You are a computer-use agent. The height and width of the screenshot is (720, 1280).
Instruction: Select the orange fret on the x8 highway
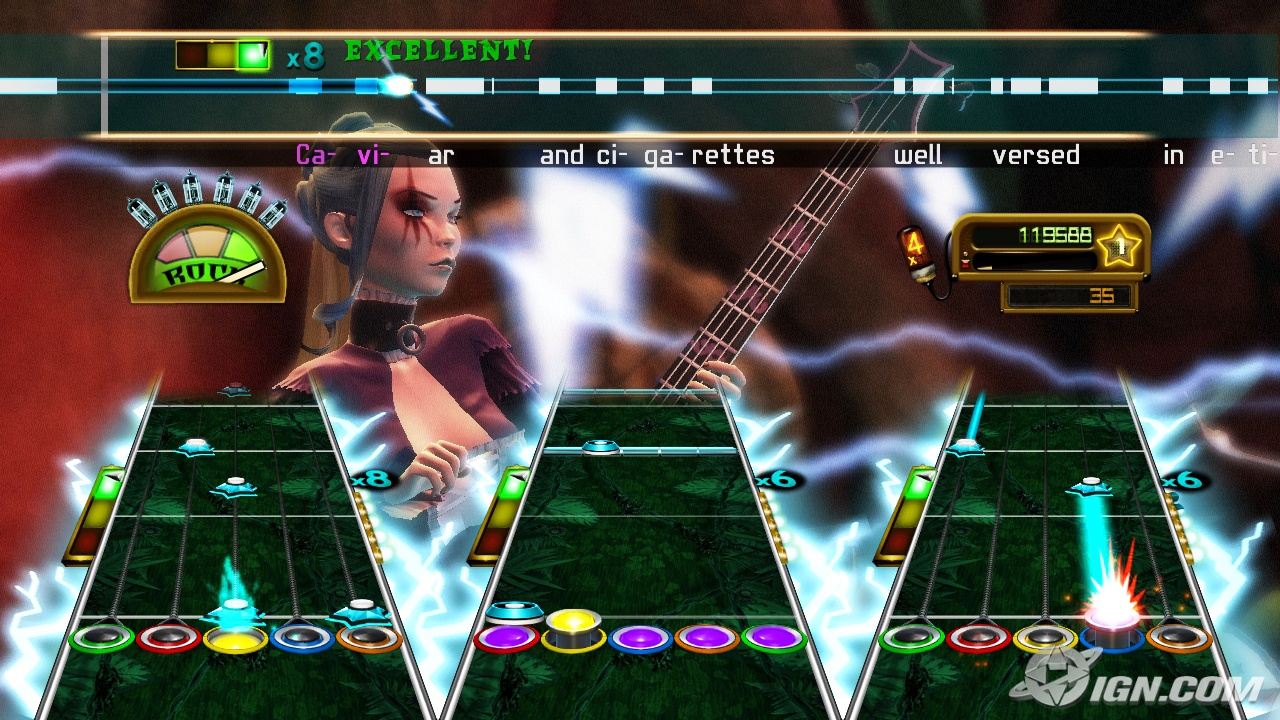point(368,636)
